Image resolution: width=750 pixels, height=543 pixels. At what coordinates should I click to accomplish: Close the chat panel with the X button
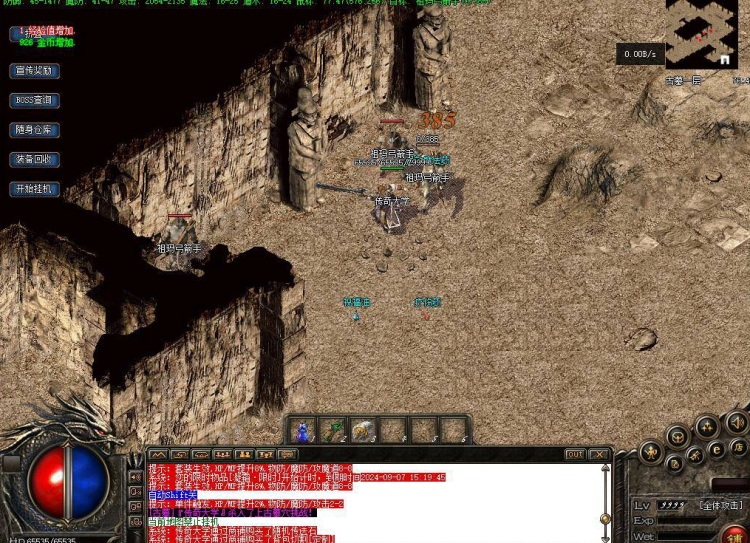pos(598,455)
